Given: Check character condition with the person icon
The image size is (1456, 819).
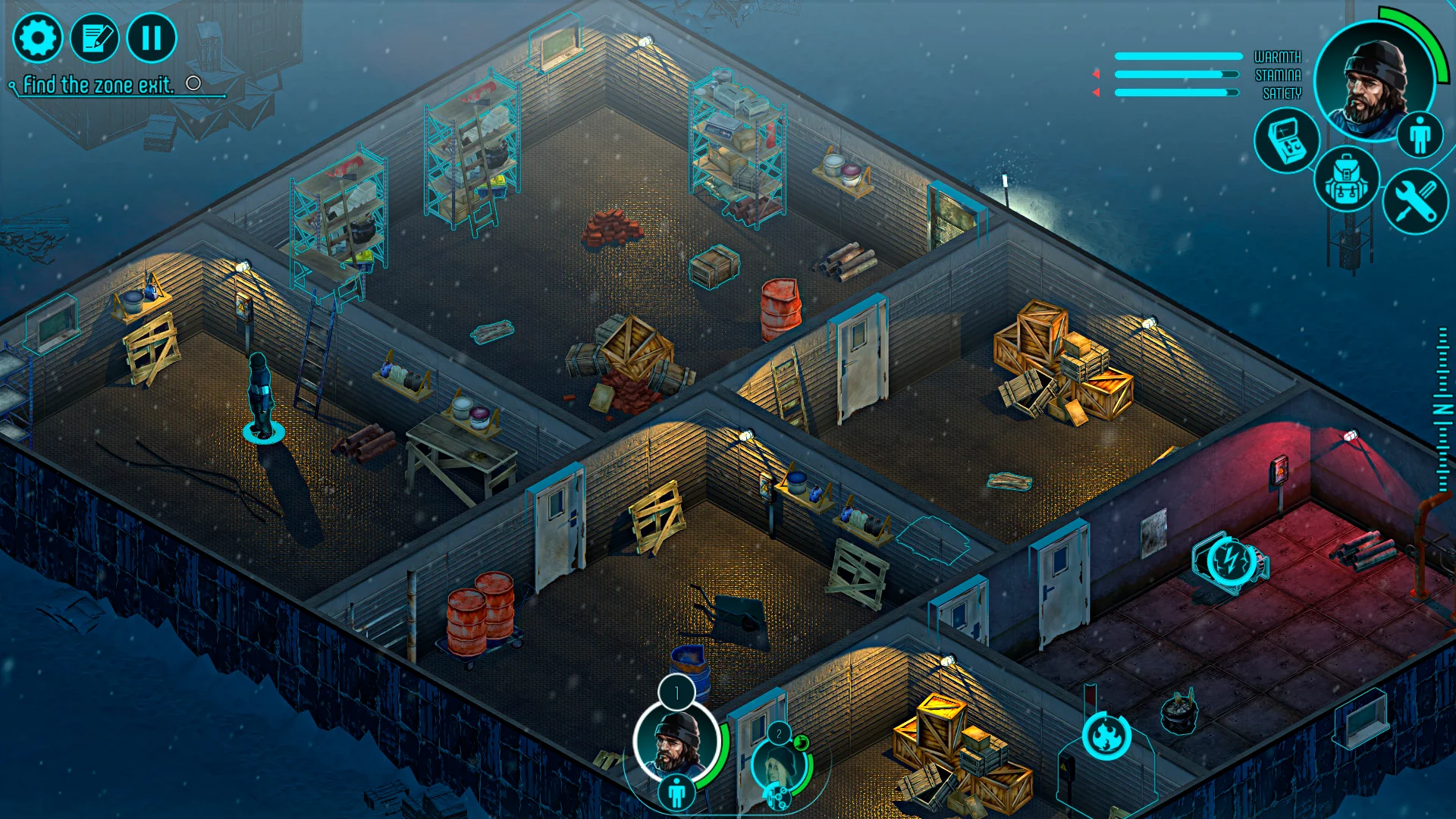Looking at the screenshot, I should pos(1420,134).
